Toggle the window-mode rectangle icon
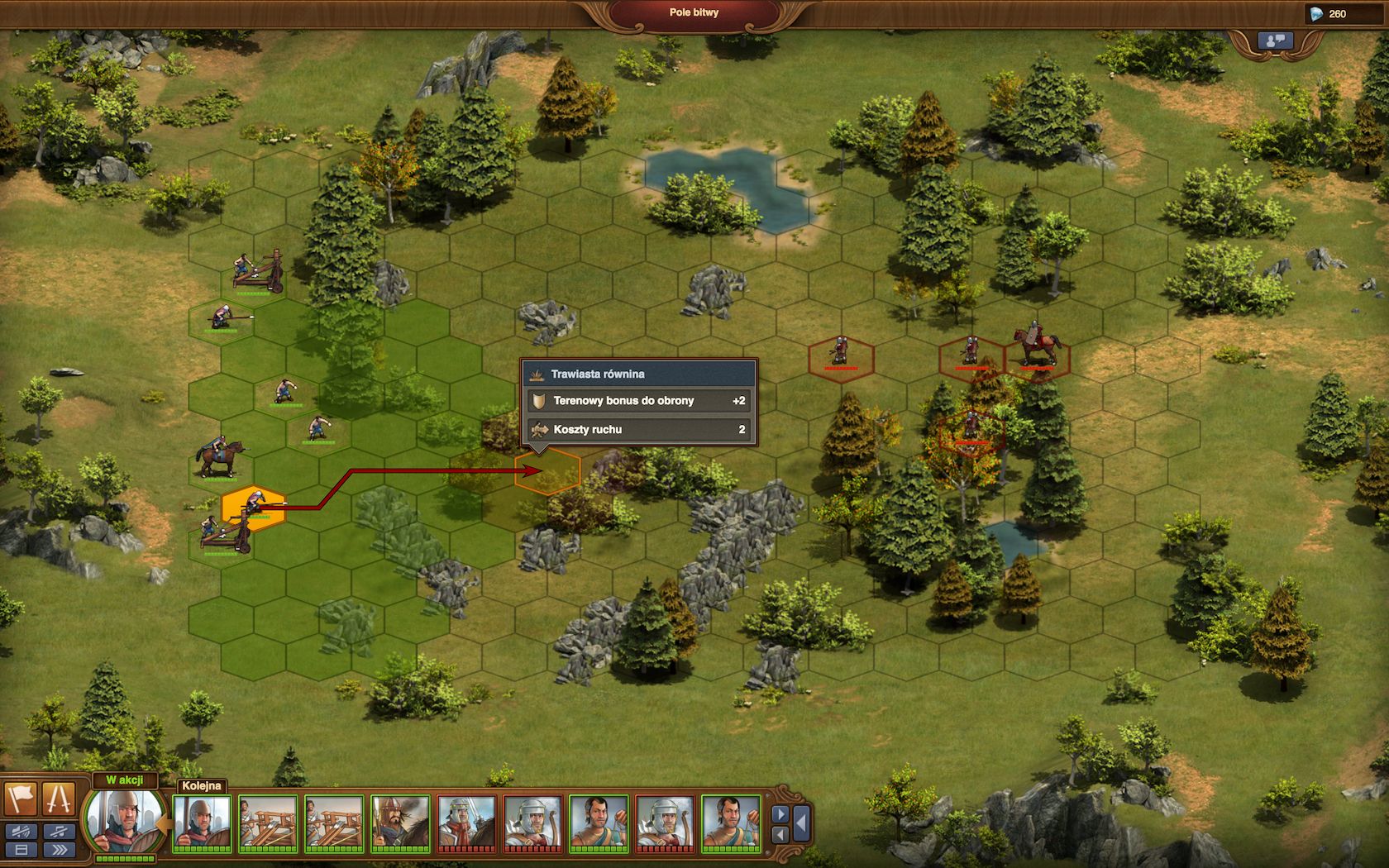 coord(21,850)
